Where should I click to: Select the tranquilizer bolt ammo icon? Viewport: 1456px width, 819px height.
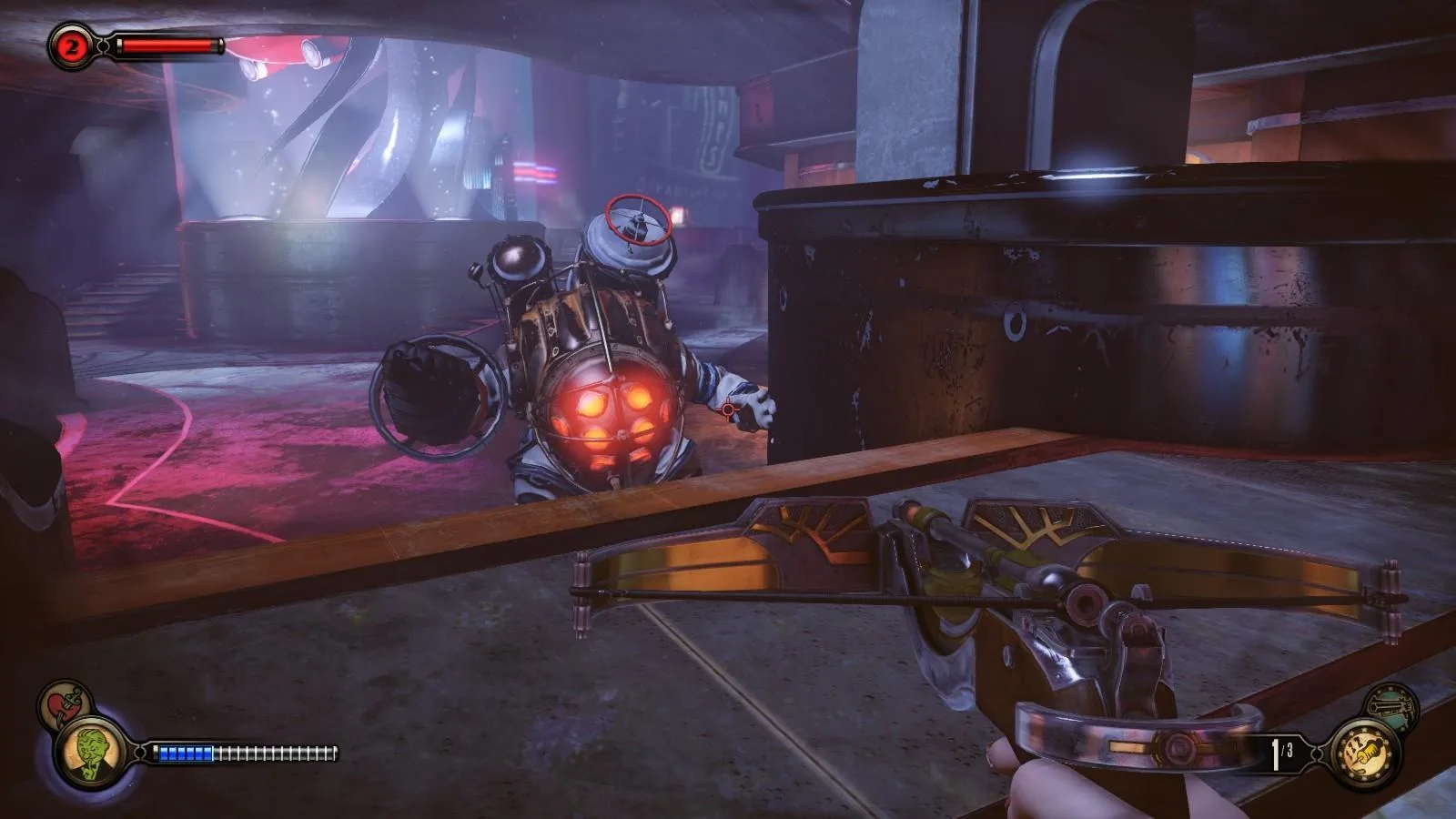(x=1364, y=753)
